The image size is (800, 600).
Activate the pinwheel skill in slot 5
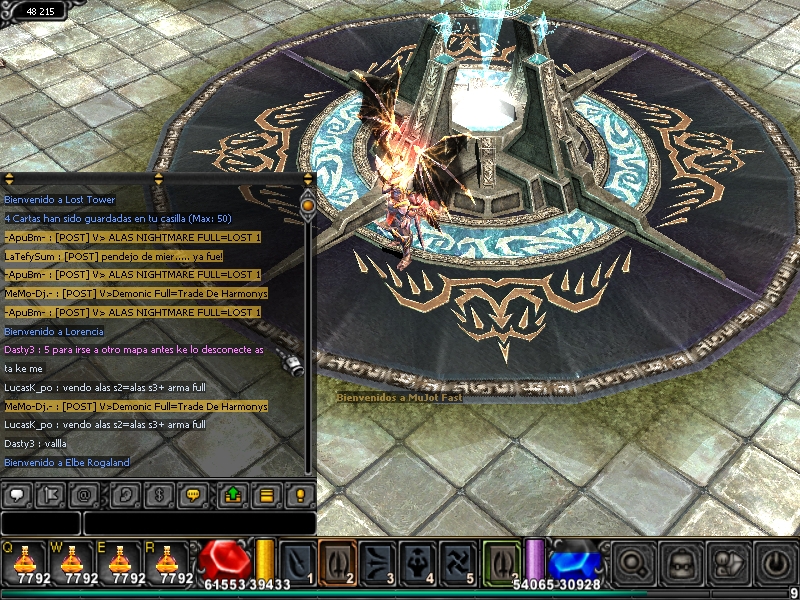[x=457, y=561]
